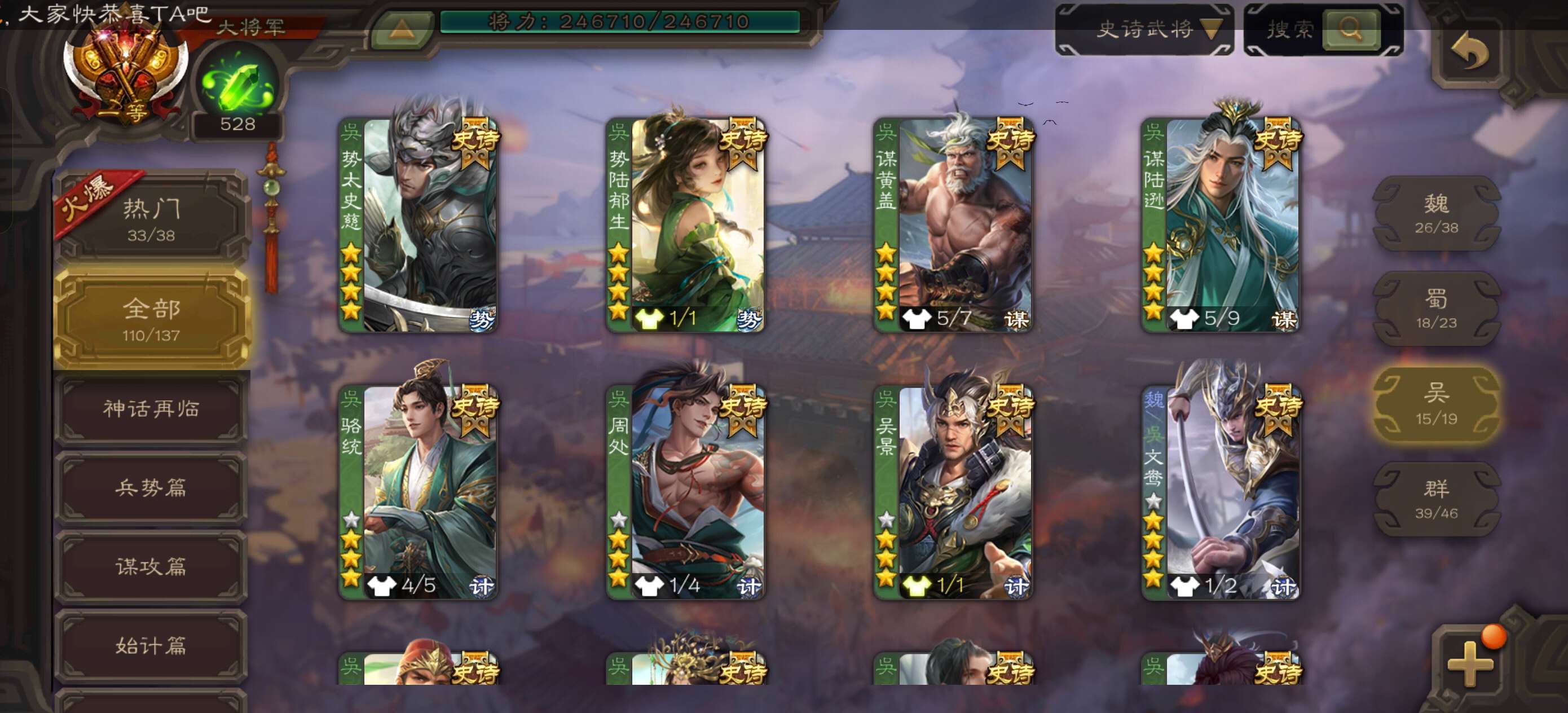View the 周处 general card

click(686, 492)
